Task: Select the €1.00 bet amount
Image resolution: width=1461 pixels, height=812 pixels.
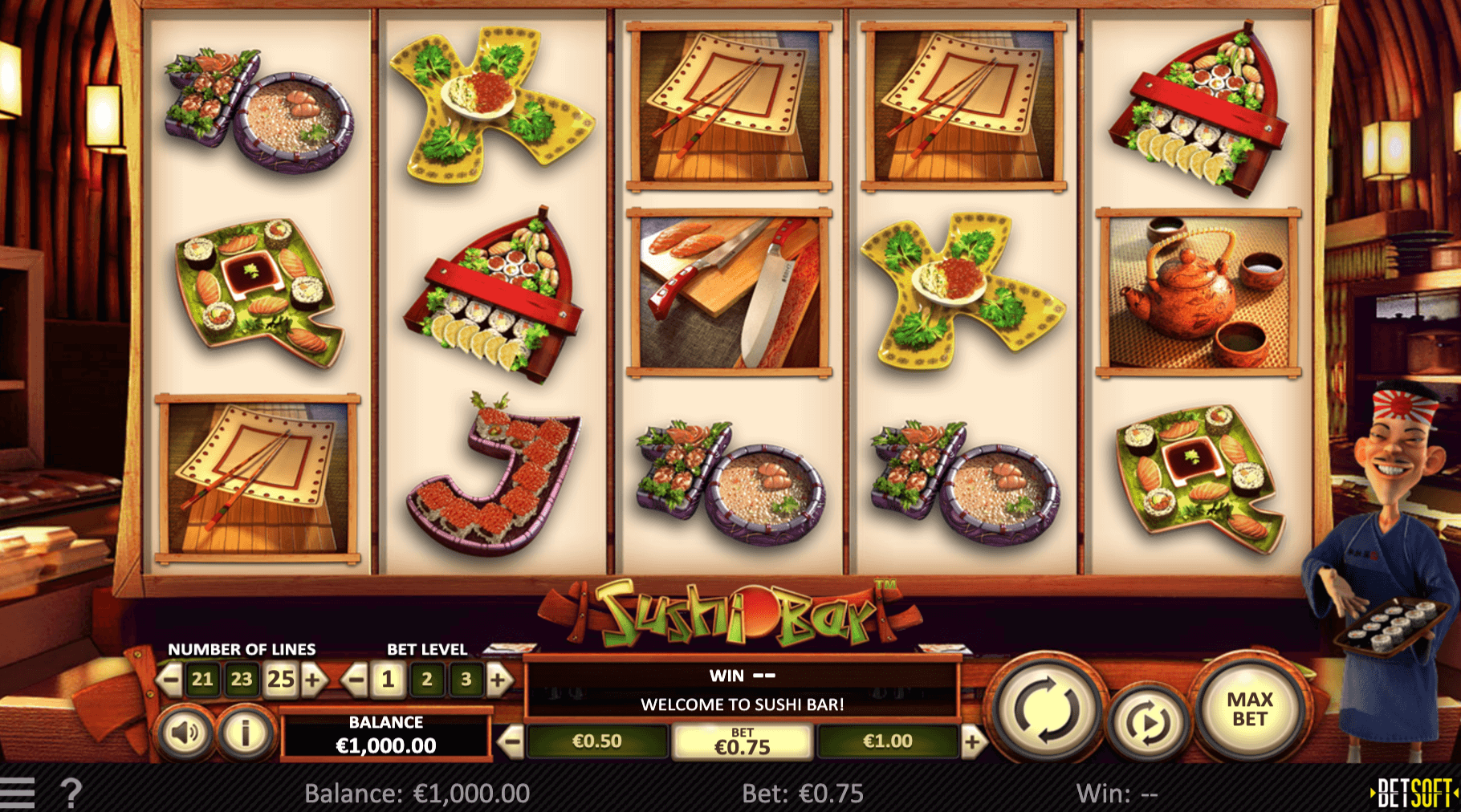Action: coord(887,741)
